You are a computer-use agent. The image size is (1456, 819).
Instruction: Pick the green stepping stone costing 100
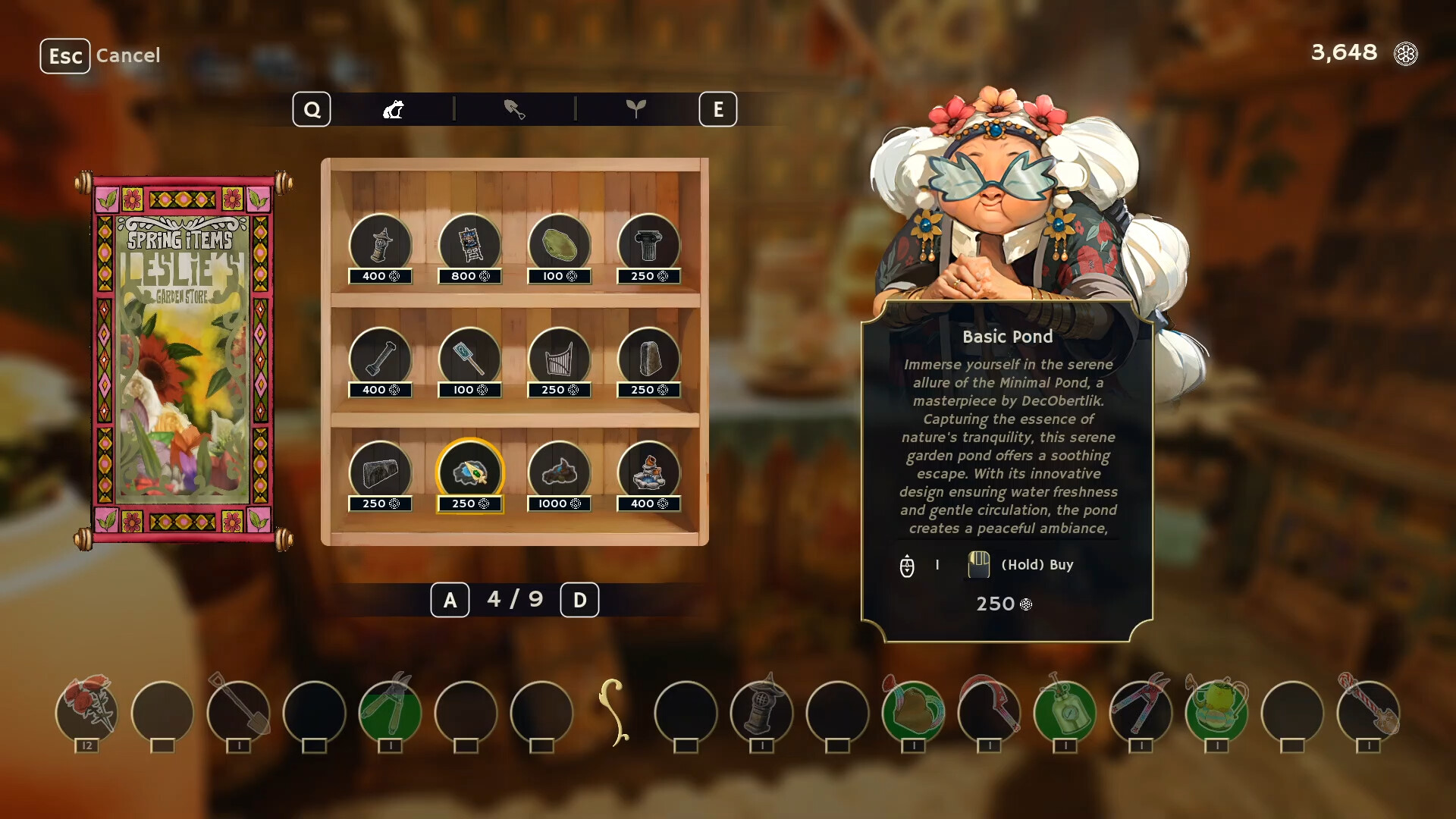tap(559, 244)
